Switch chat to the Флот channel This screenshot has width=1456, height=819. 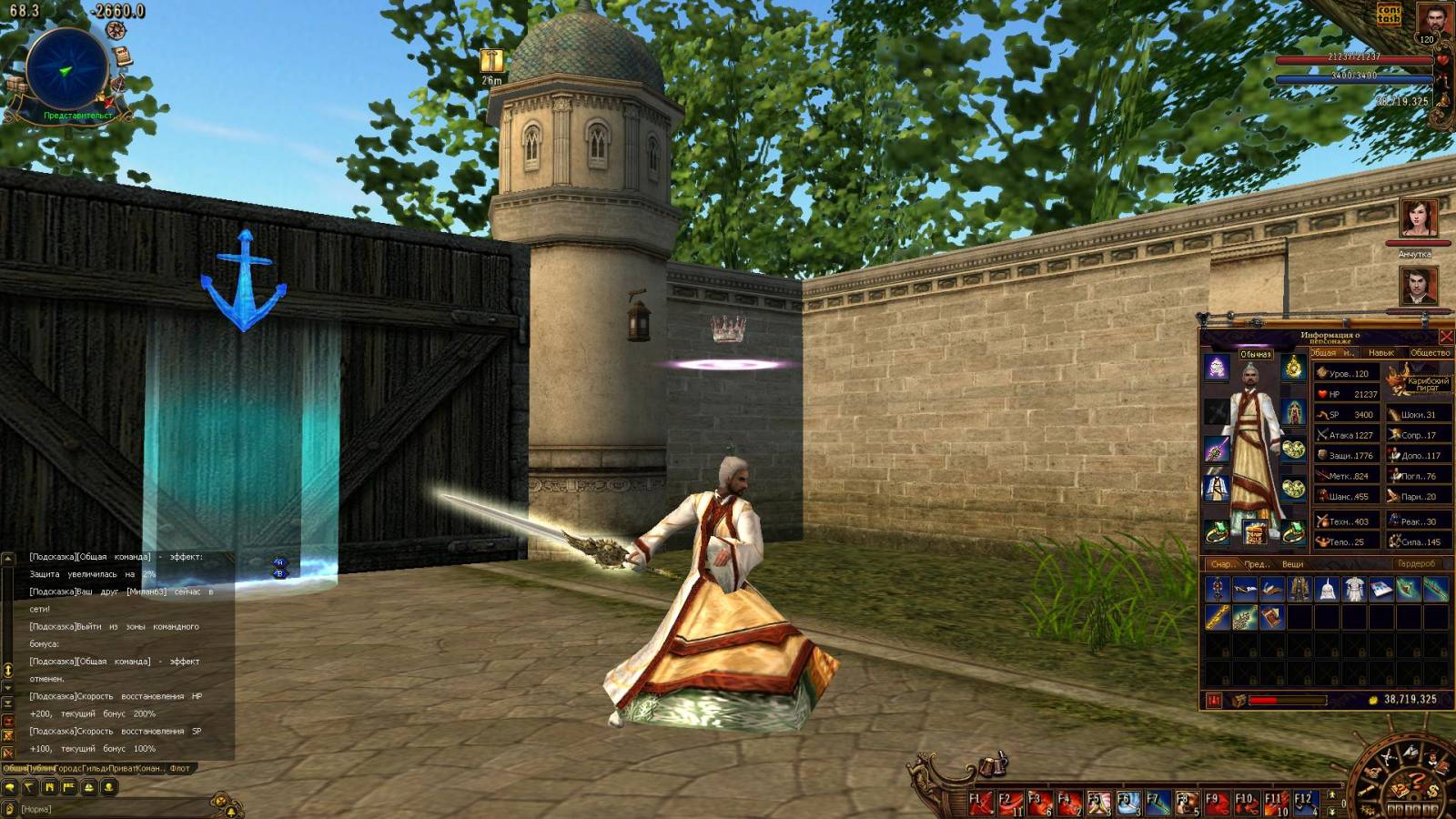tap(180, 769)
